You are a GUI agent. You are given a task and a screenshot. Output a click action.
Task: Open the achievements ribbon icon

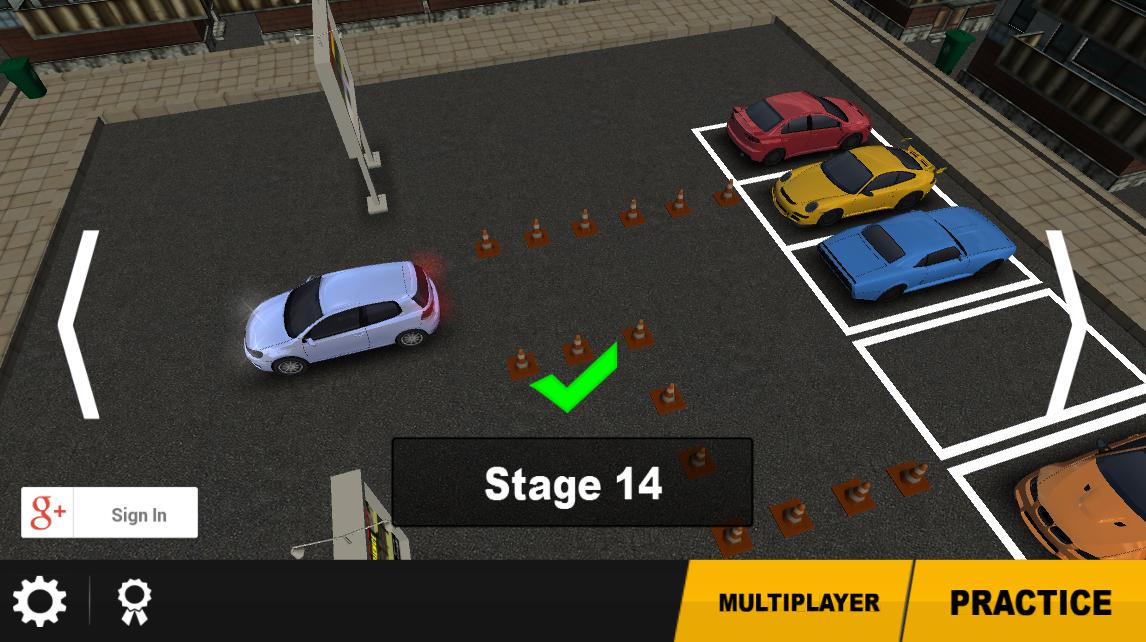133,601
